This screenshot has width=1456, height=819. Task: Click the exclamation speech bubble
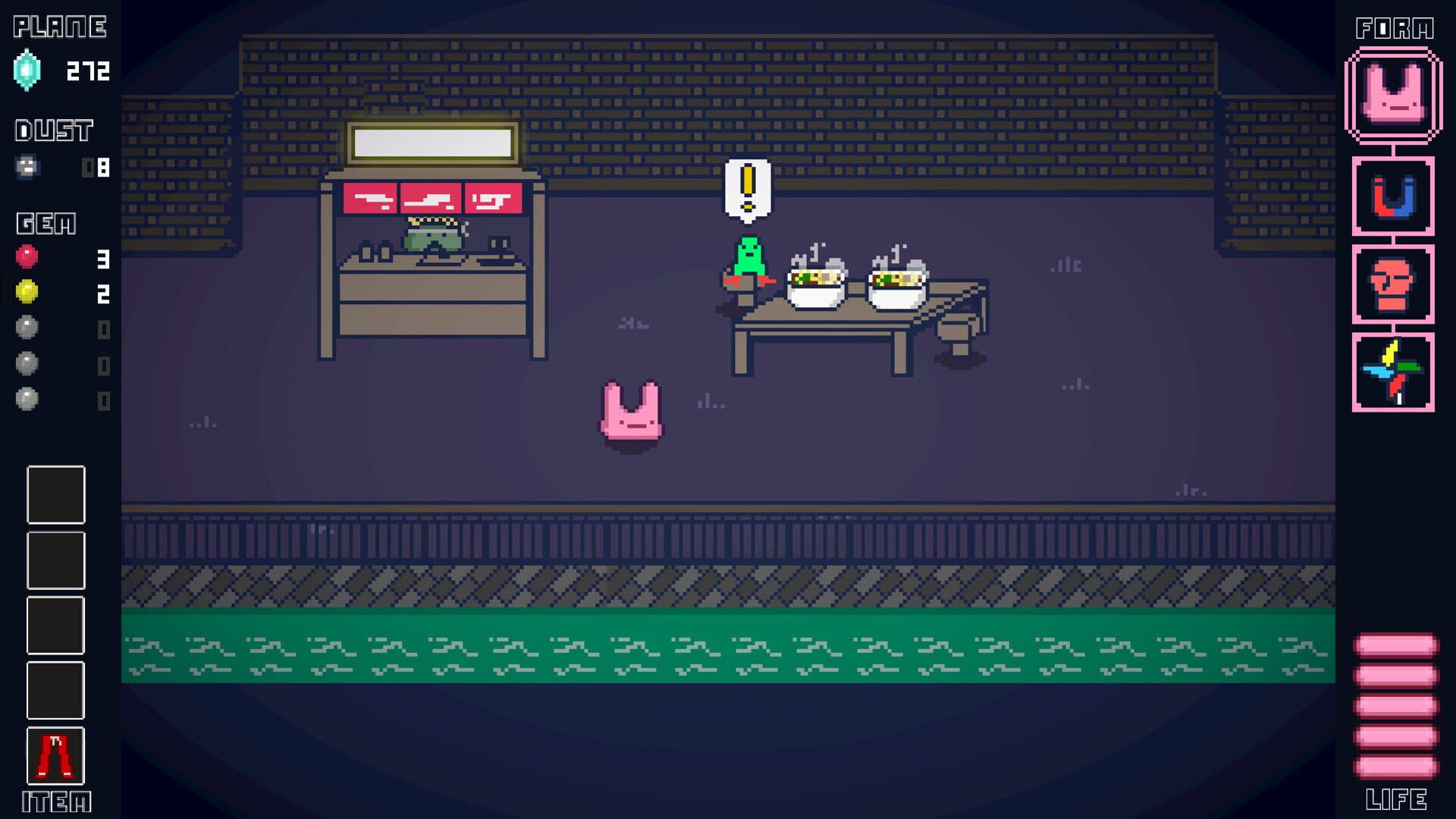[x=748, y=187]
